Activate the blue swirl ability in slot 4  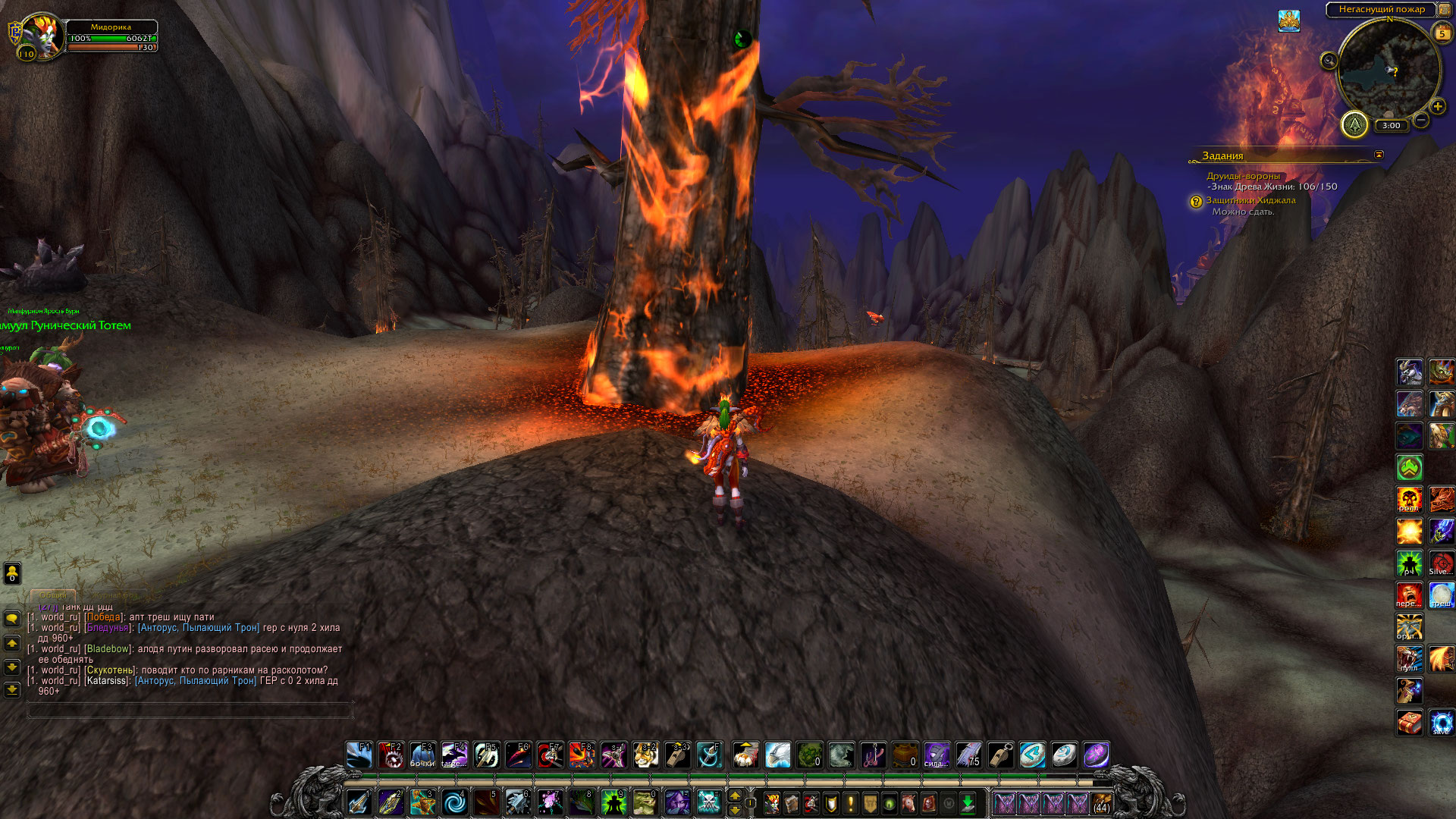[455, 802]
